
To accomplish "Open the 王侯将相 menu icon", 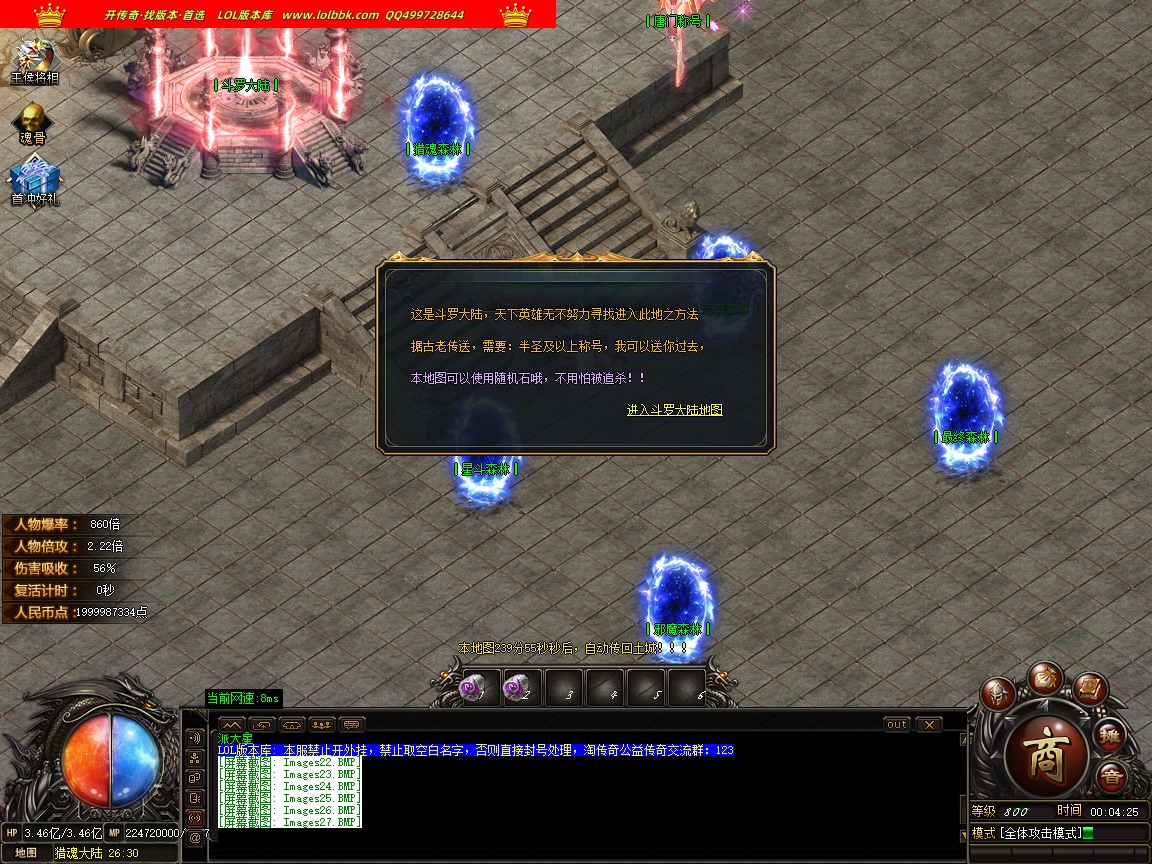I will pyautogui.click(x=34, y=60).
